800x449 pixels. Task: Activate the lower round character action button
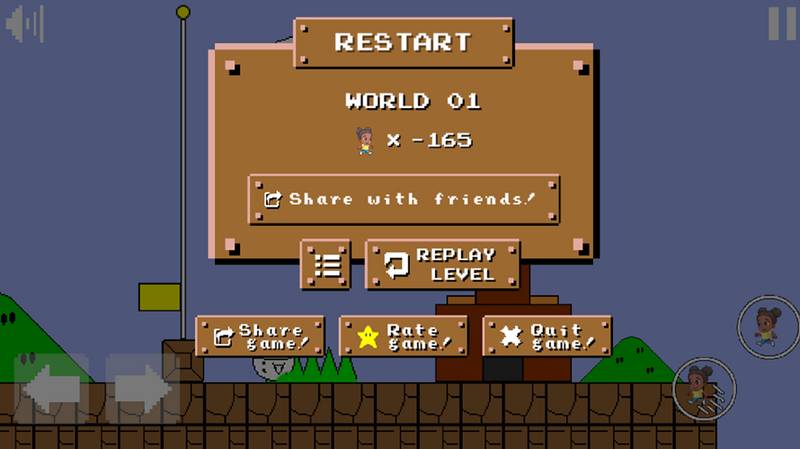tap(704, 389)
